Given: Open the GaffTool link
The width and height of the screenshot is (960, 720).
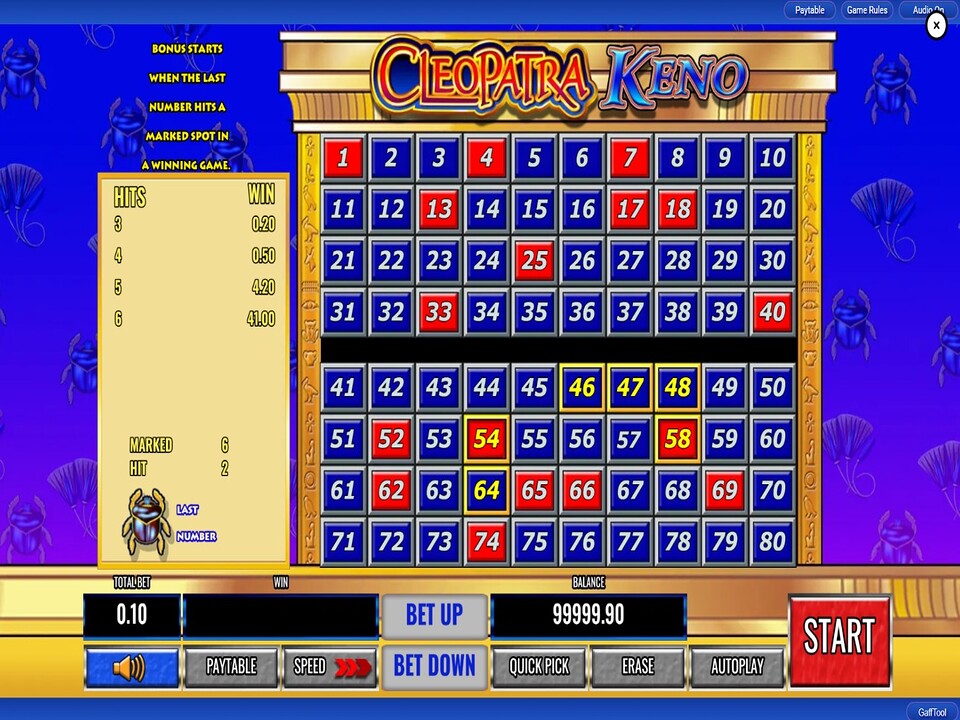Looking at the screenshot, I should click(x=931, y=712).
